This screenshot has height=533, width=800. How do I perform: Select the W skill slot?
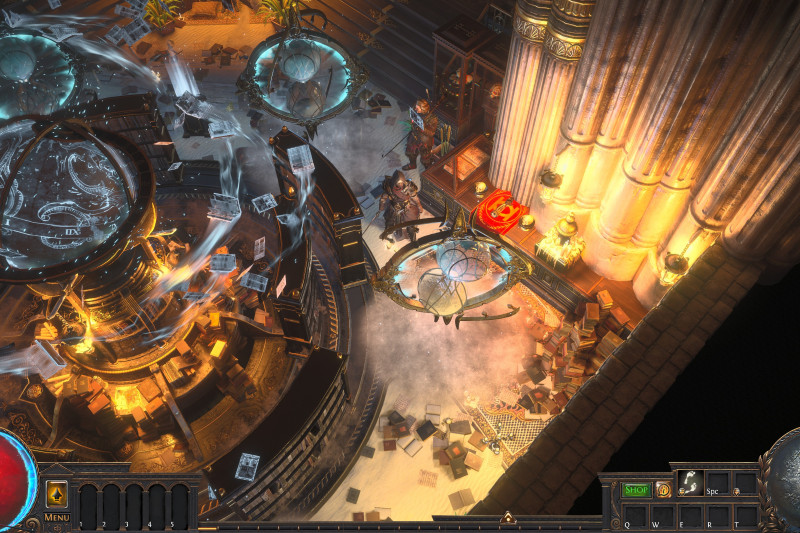pyautogui.click(x=661, y=515)
